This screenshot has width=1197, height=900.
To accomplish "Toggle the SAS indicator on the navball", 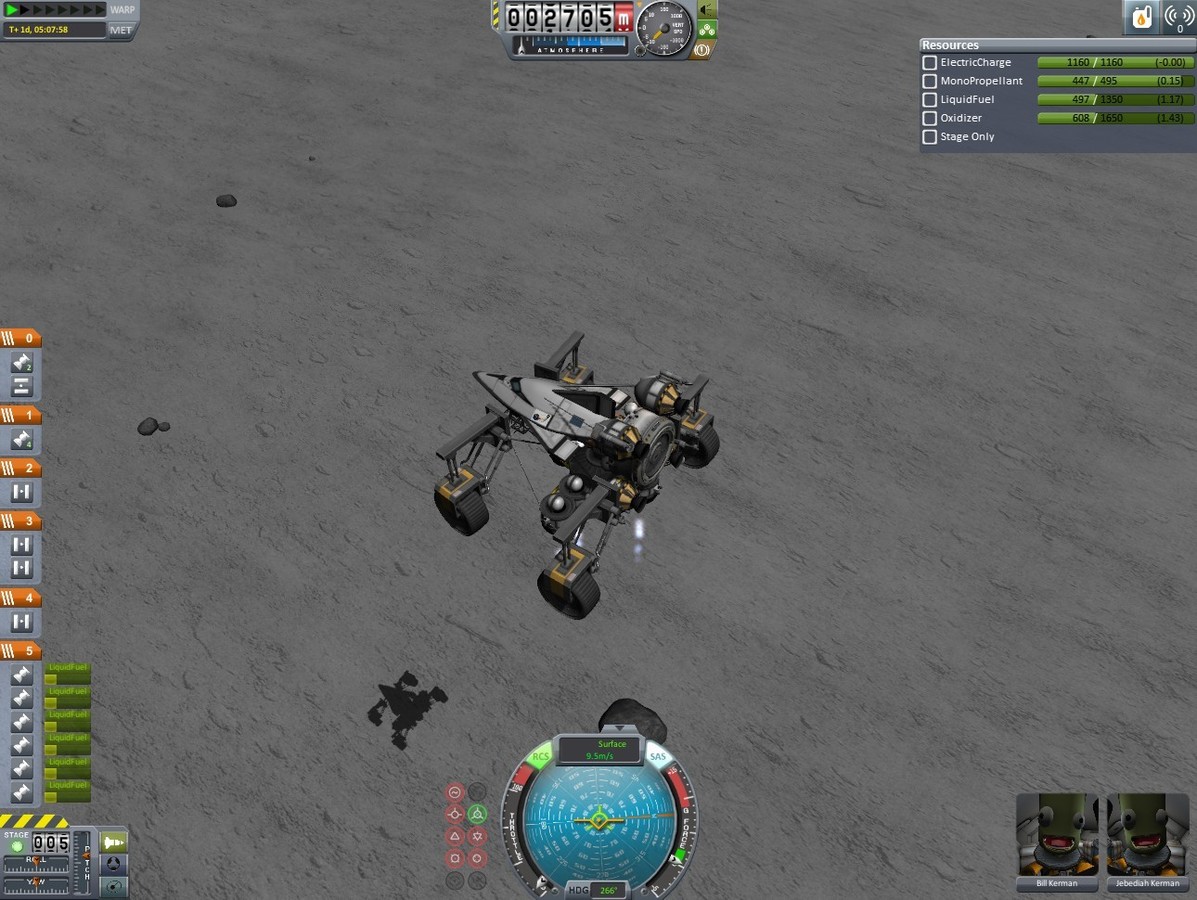I will tap(657, 756).
